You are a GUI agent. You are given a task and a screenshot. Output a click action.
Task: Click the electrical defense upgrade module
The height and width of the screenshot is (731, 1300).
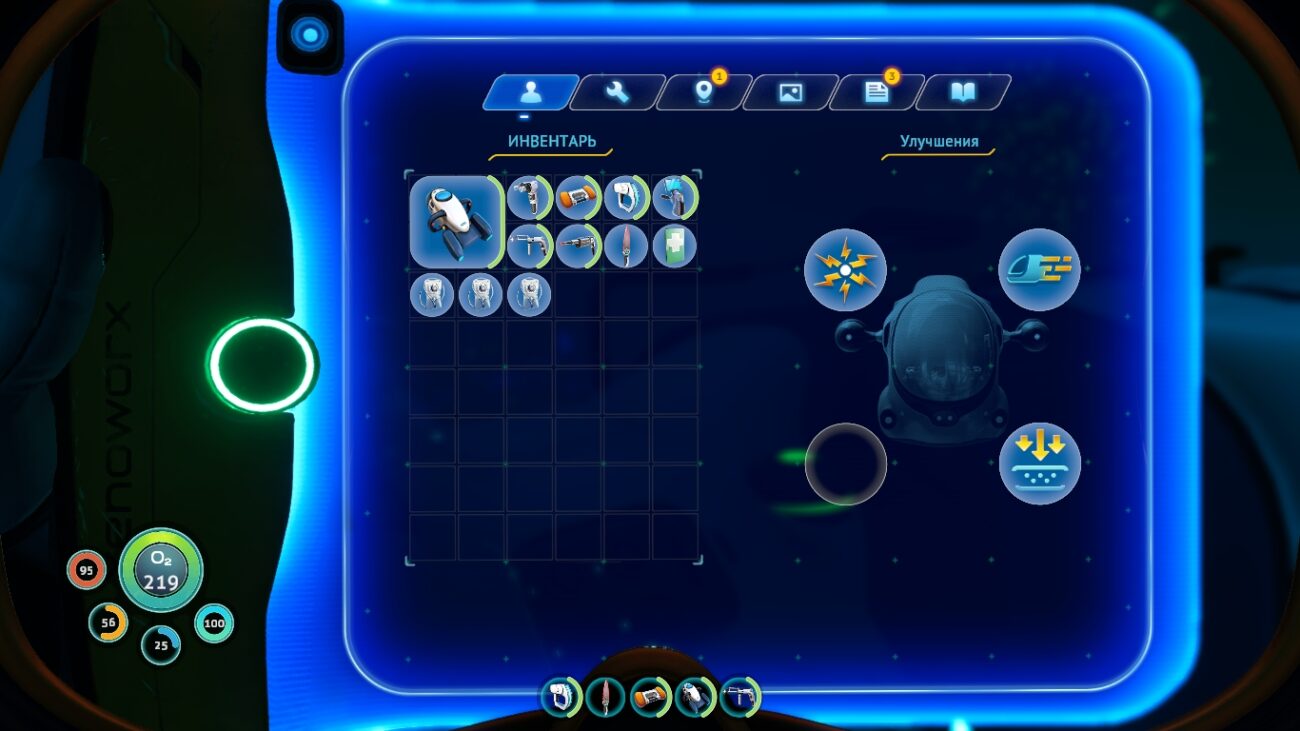[x=845, y=268]
